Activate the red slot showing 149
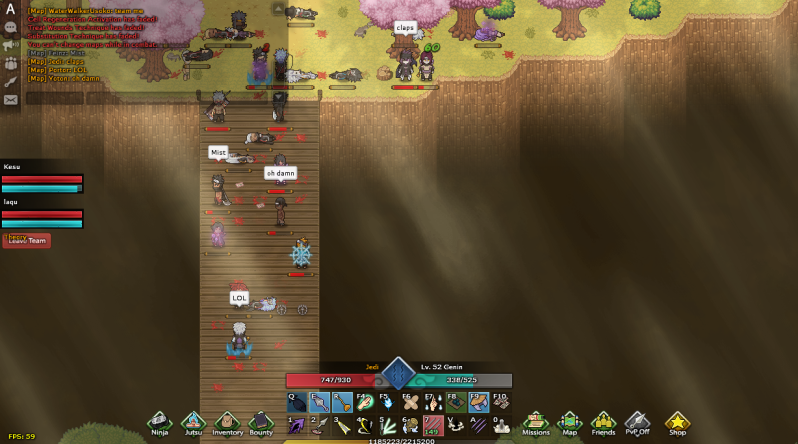Image resolution: width=798 pixels, height=444 pixels. pos(433,425)
